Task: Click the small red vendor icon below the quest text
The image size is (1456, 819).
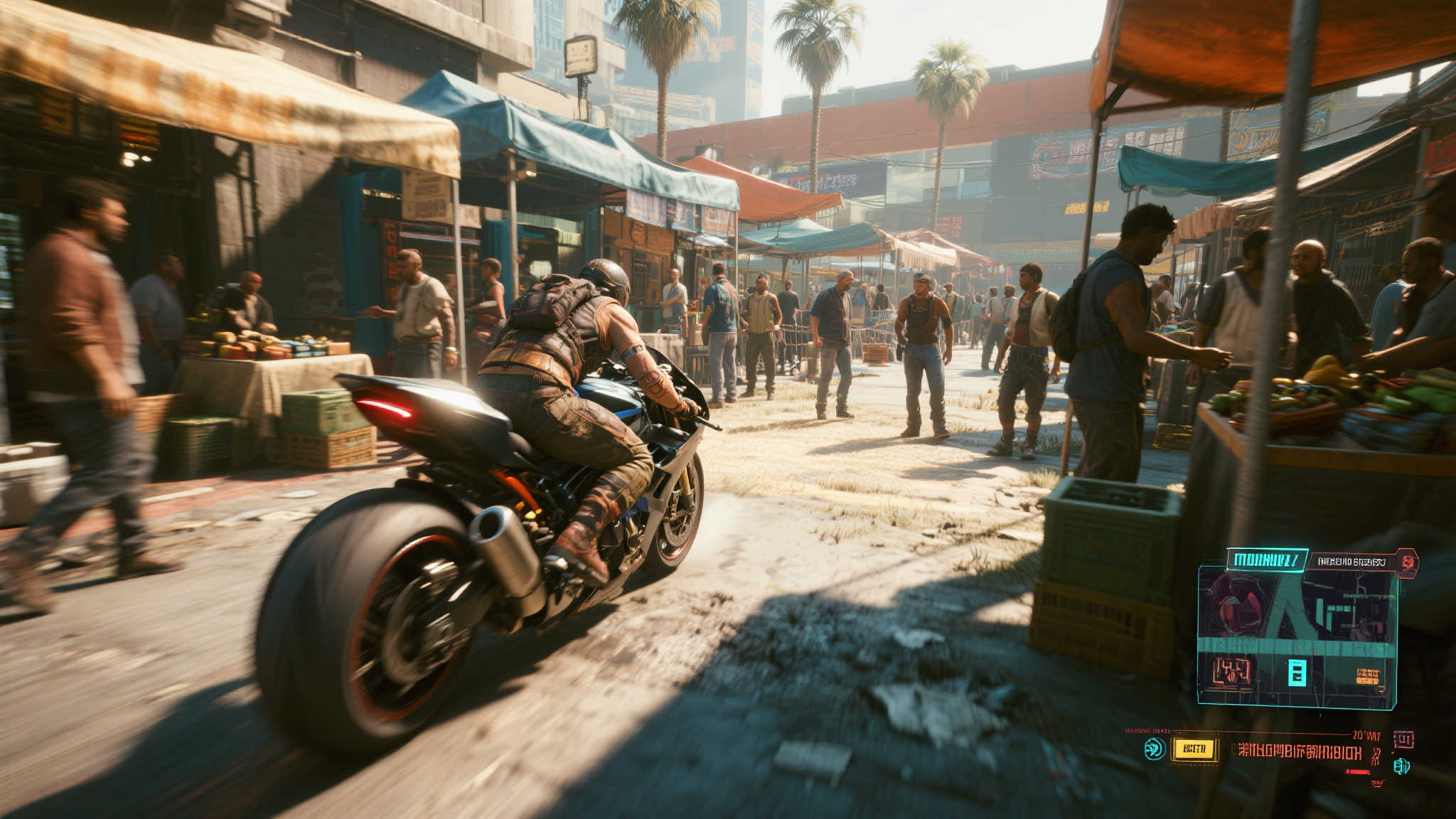Action: 1377,783
